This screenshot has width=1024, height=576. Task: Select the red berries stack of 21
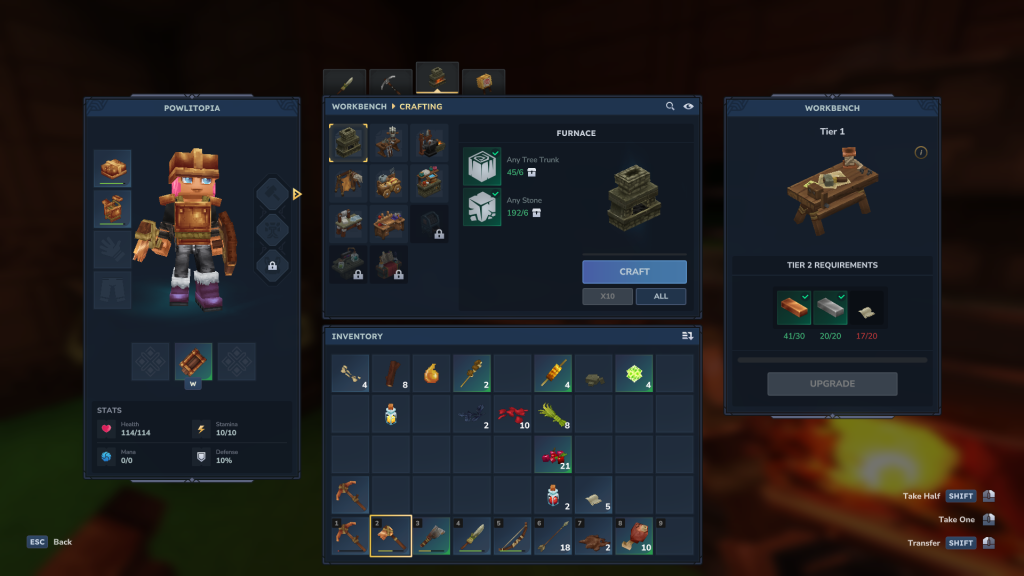[552, 455]
